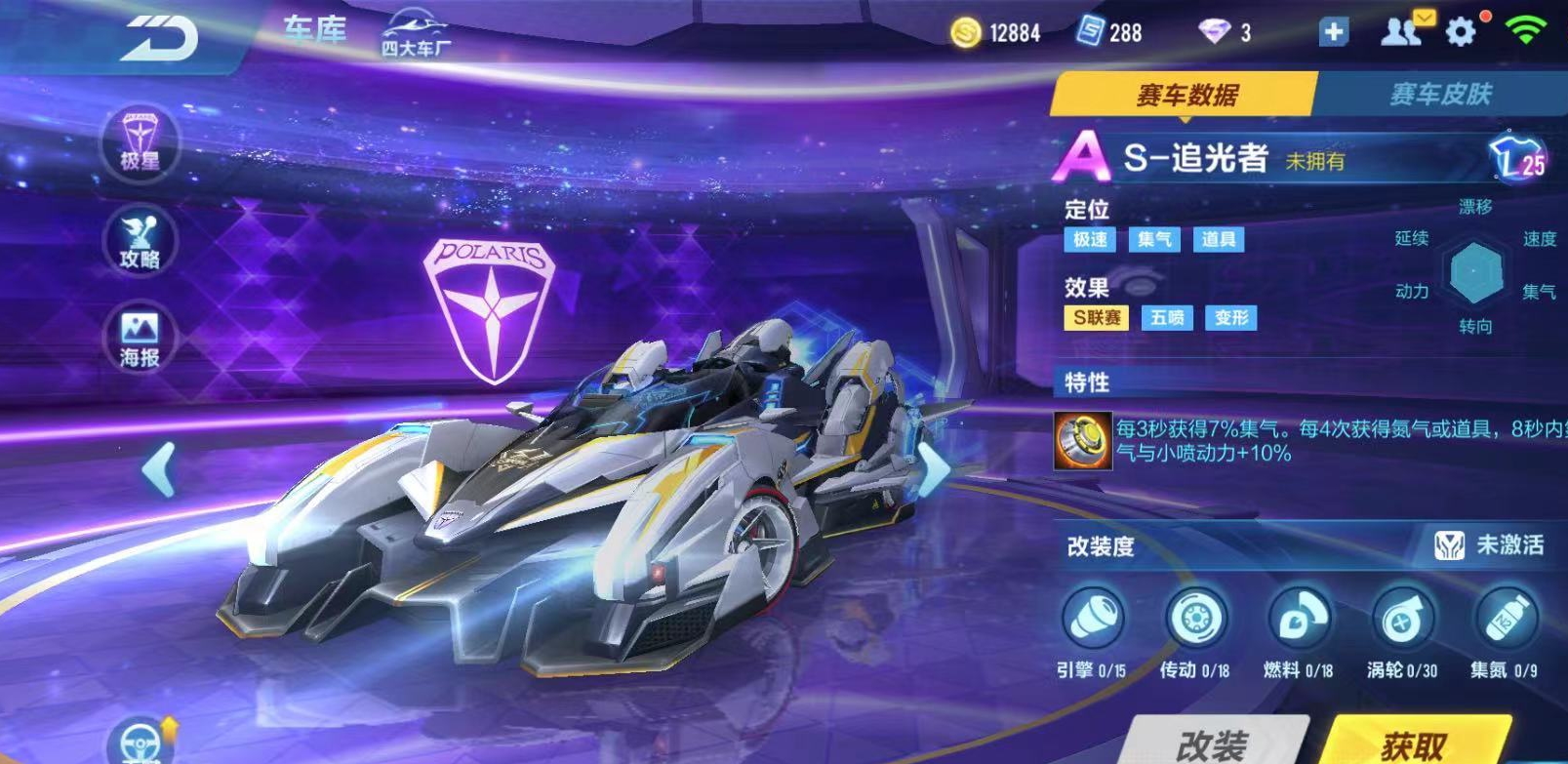
Task: Select the 涡轮 turbo upgrade icon
Action: coord(1402,619)
